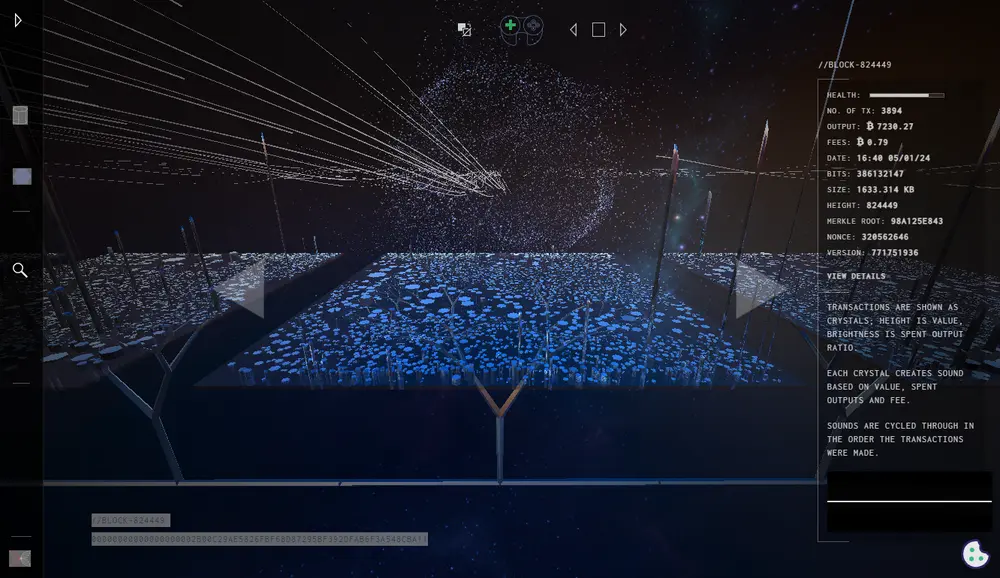The width and height of the screenshot is (1000, 578).
Task: Go to previous block with top arrow
Action: (573, 30)
